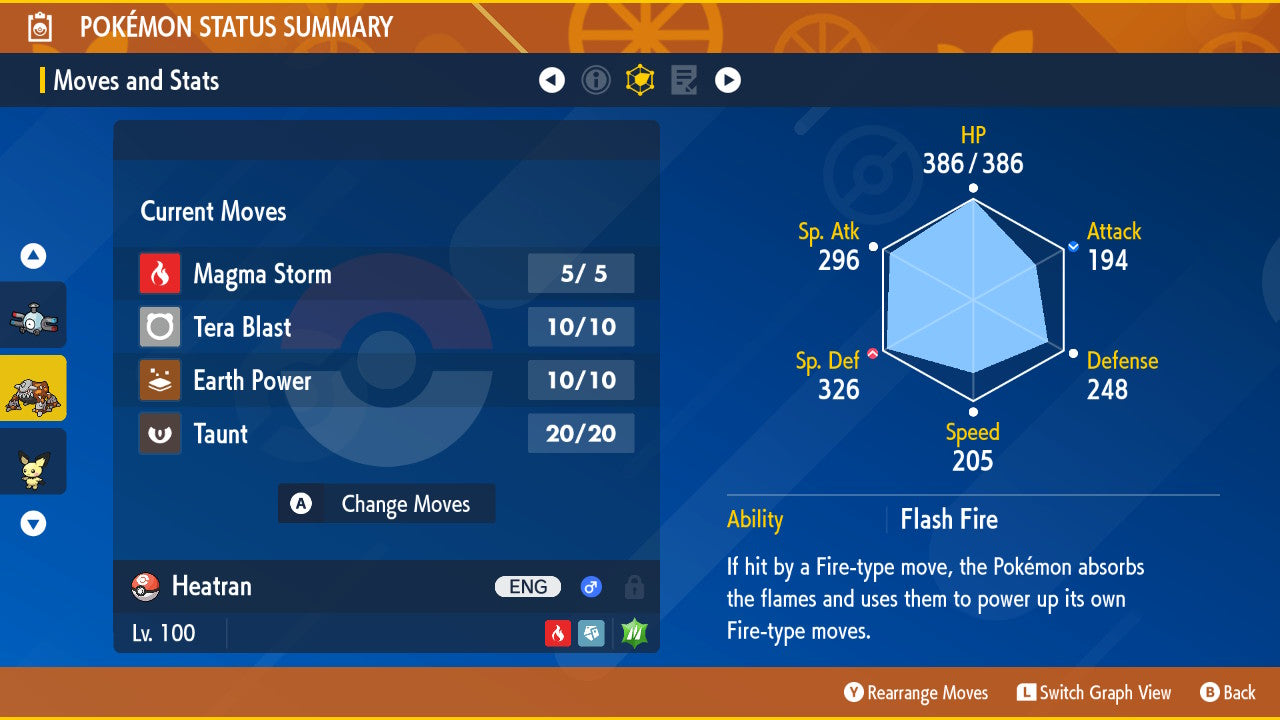Go to the previous summary page arrow
This screenshot has height=720, width=1280.
pyautogui.click(x=552, y=80)
